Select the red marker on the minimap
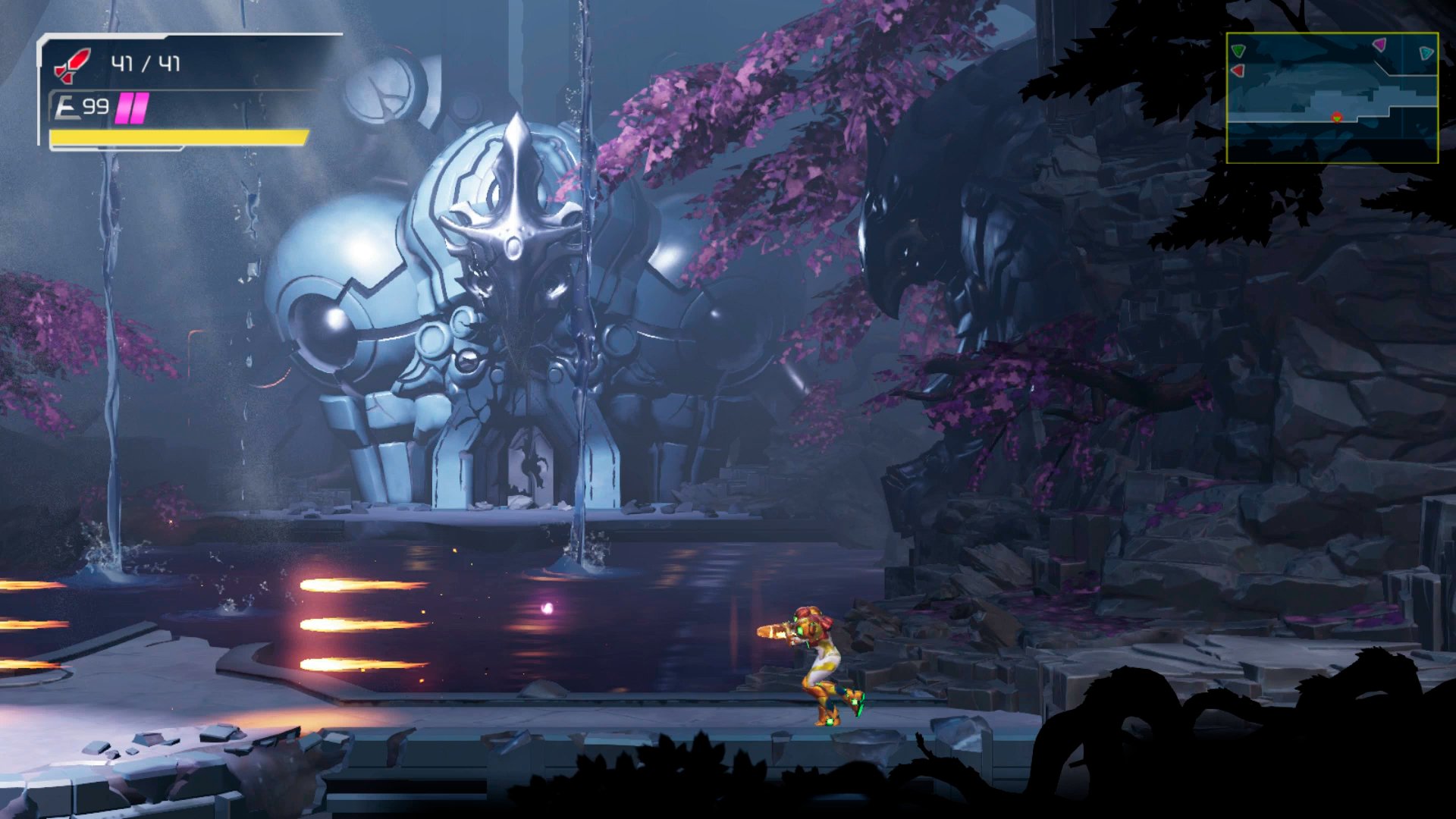The width and height of the screenshot is (1456, 819). tap(1238, 71)
